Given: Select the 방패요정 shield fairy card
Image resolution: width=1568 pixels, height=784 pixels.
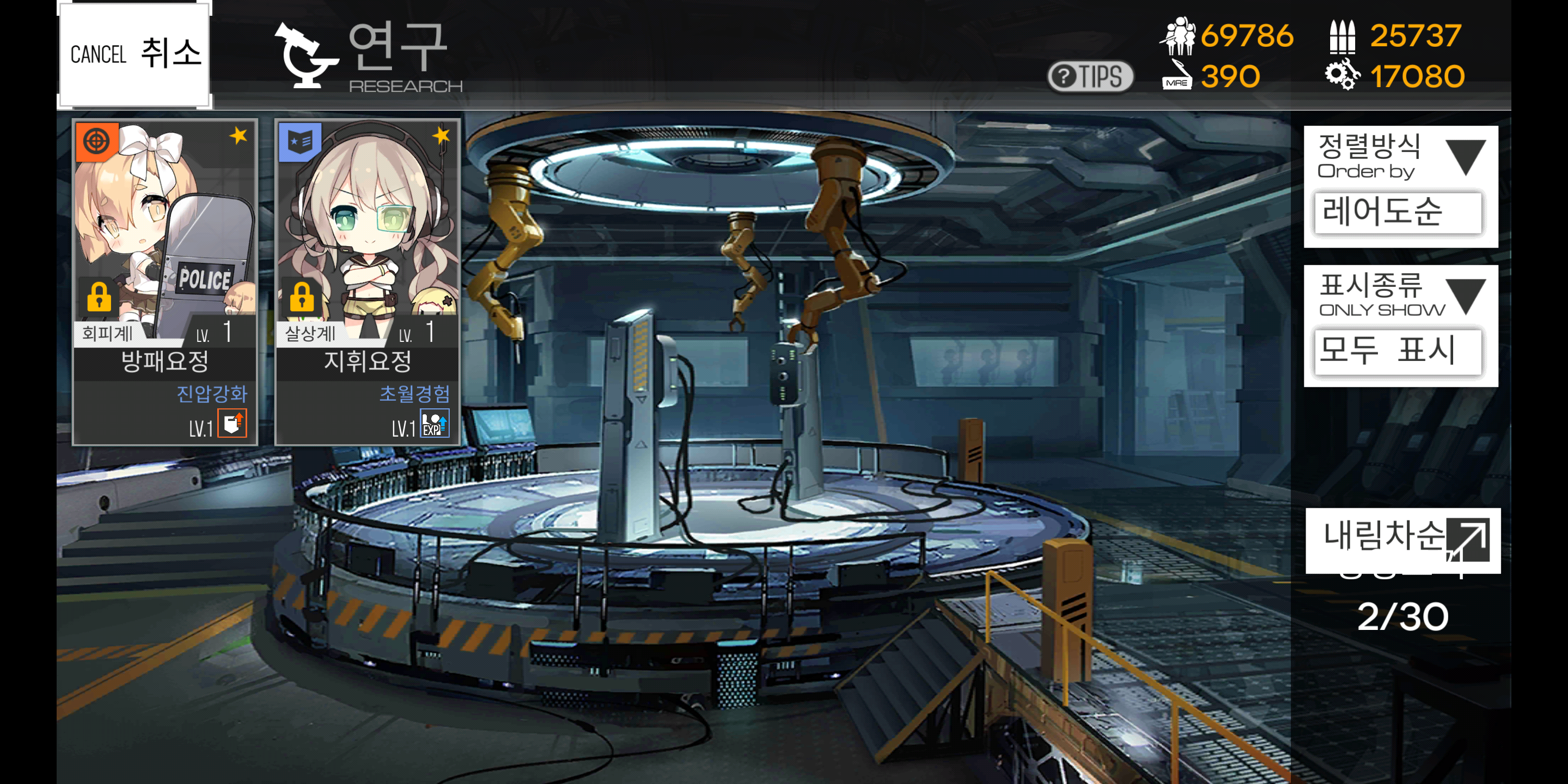Looking at the screenshot, I should (x=165, y=281).
